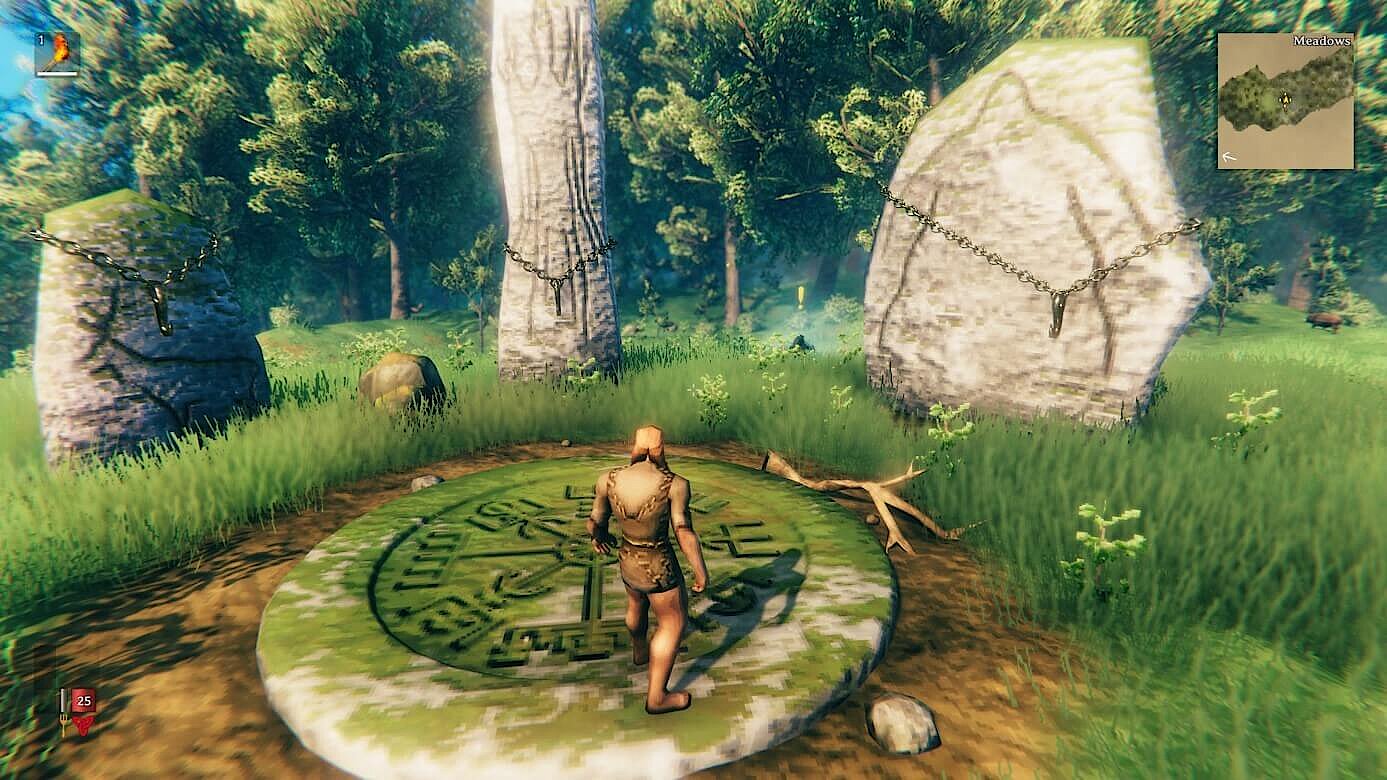Click the fork hunger indicator icon
This screenshot has width=1387, height=780.
(64, 722)
